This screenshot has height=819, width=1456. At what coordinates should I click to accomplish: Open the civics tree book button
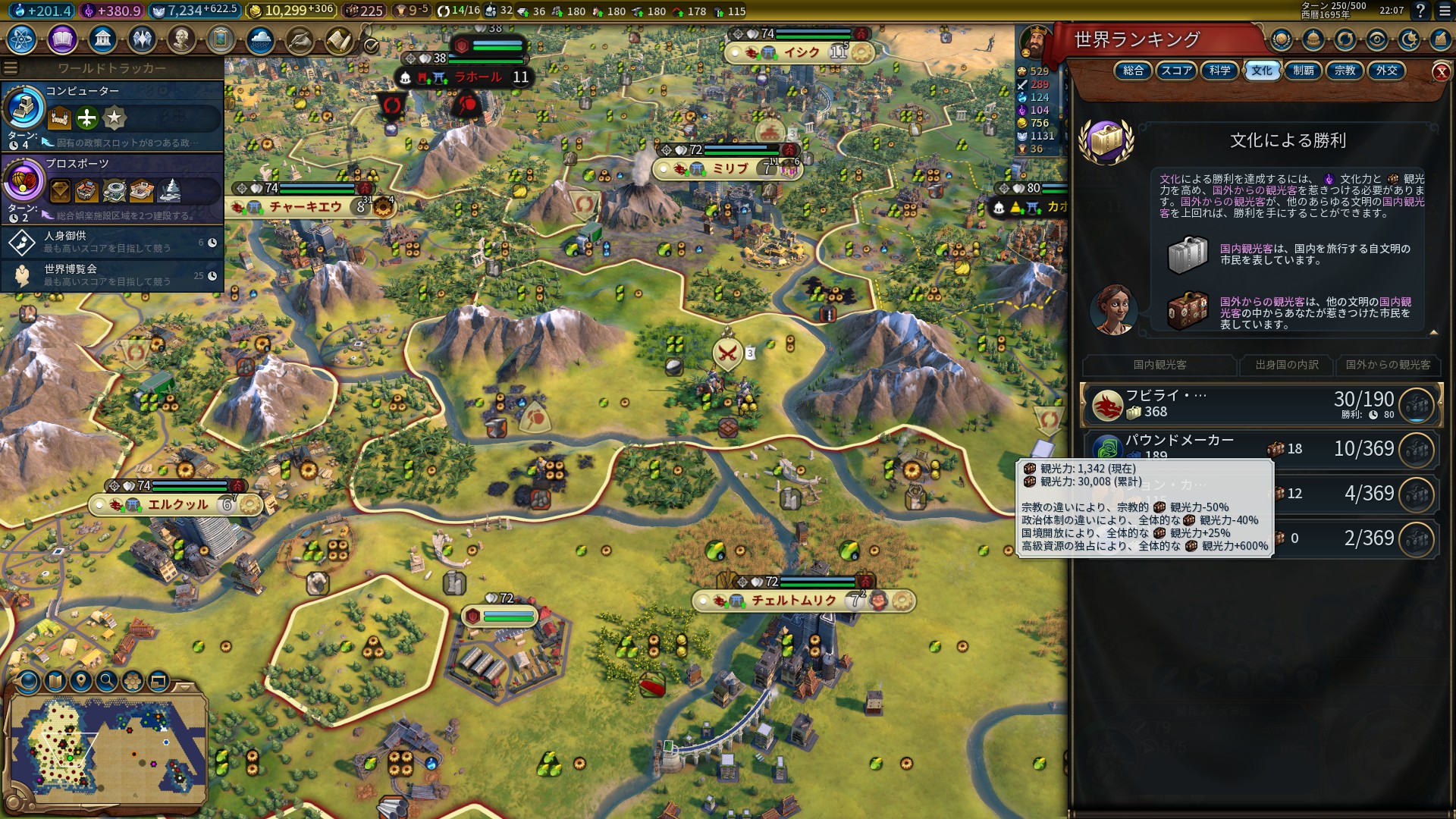pos(62,39)
